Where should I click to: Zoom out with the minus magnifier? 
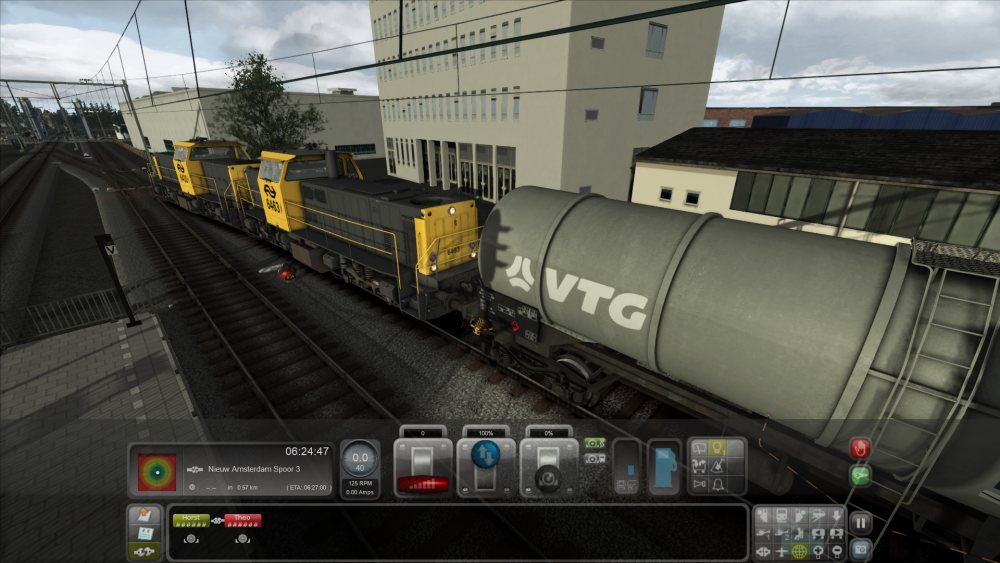[835, 551]
